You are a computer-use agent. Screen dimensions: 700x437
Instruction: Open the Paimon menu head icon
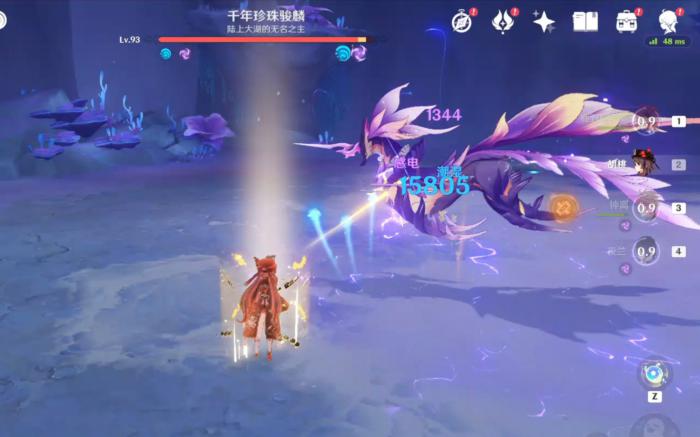coord(668,22)
